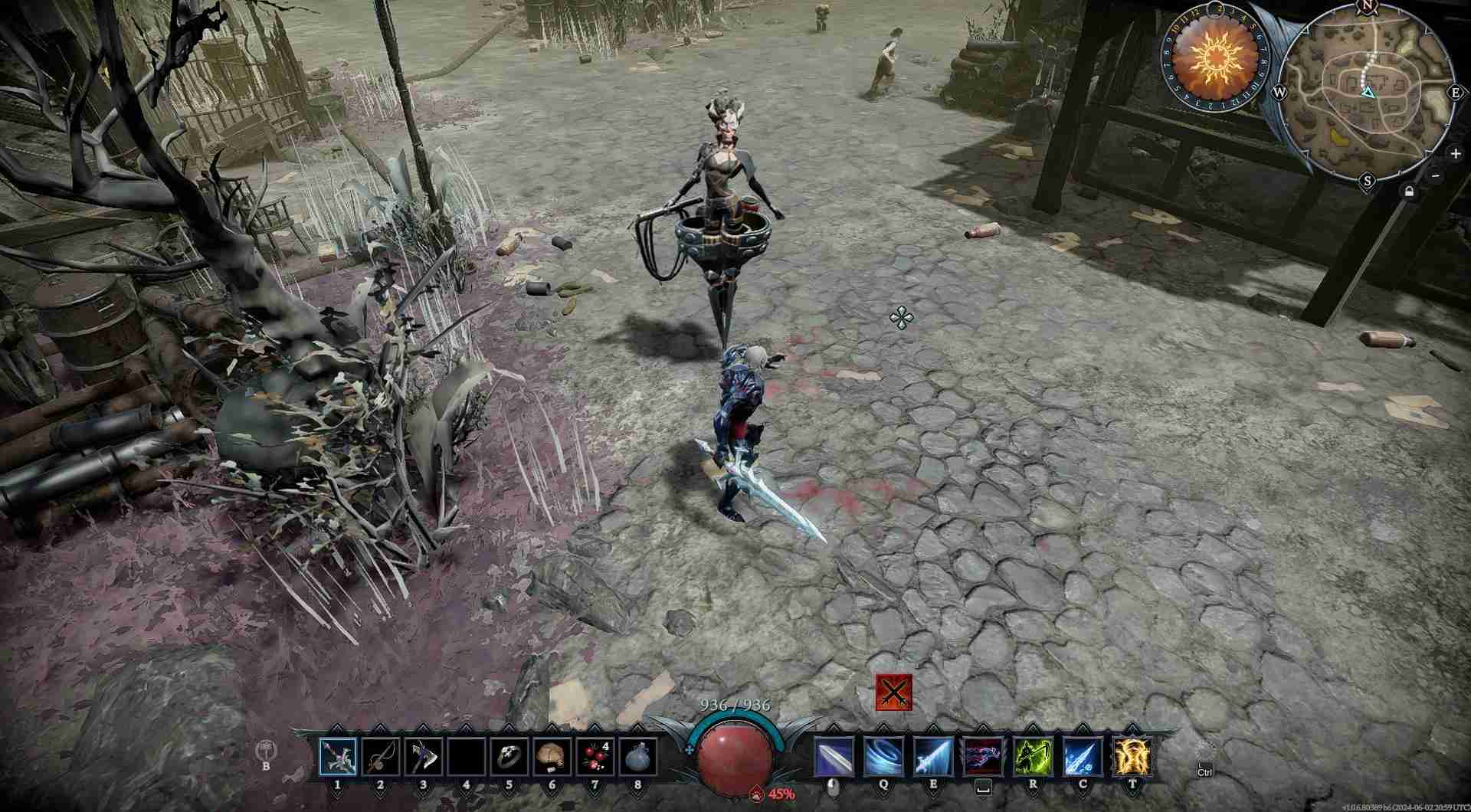
Task: Select the ring item in slot 5
Action: (x=509, y=757)
